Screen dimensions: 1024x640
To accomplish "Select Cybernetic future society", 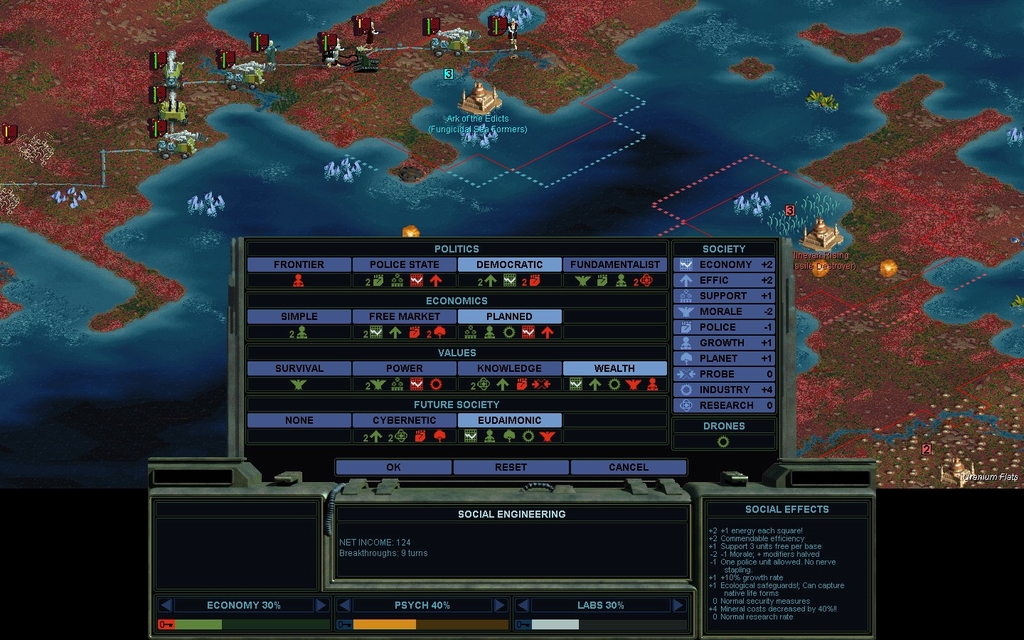I will 404,421.
